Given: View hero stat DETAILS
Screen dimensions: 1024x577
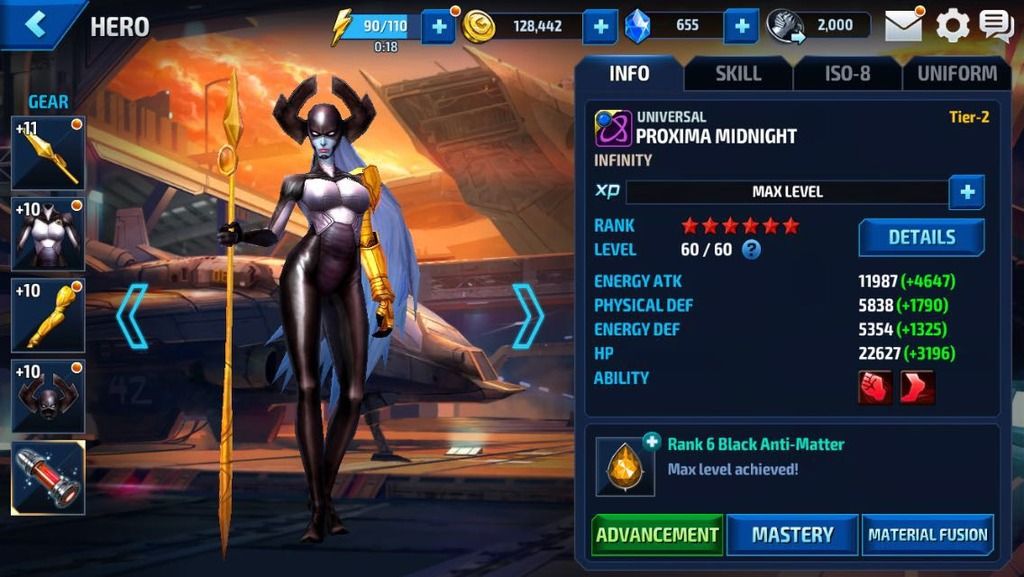Looking at the screenshot, I should pos(921,237).
